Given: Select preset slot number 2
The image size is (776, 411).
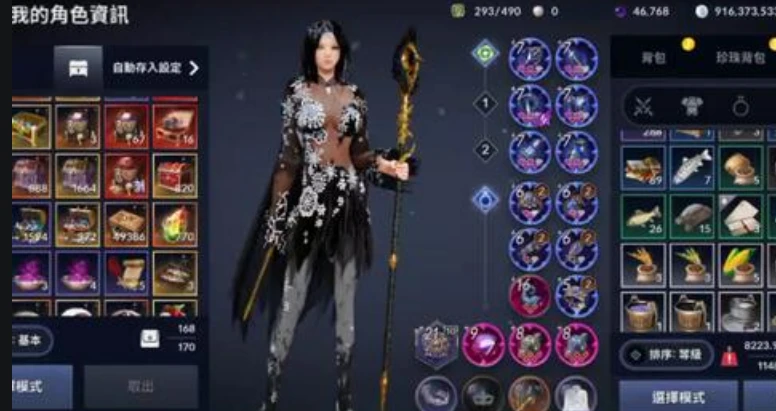Looking at the screenshot, I should pos(485,150).
